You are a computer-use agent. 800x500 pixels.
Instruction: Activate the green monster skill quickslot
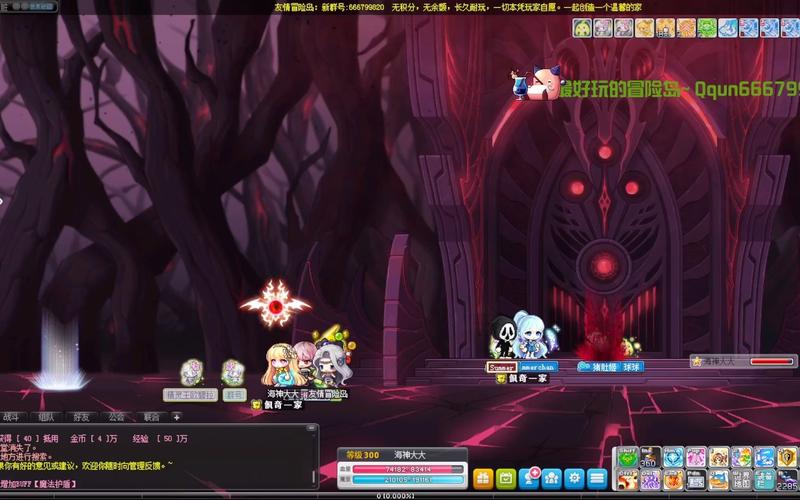coord(627,457)
